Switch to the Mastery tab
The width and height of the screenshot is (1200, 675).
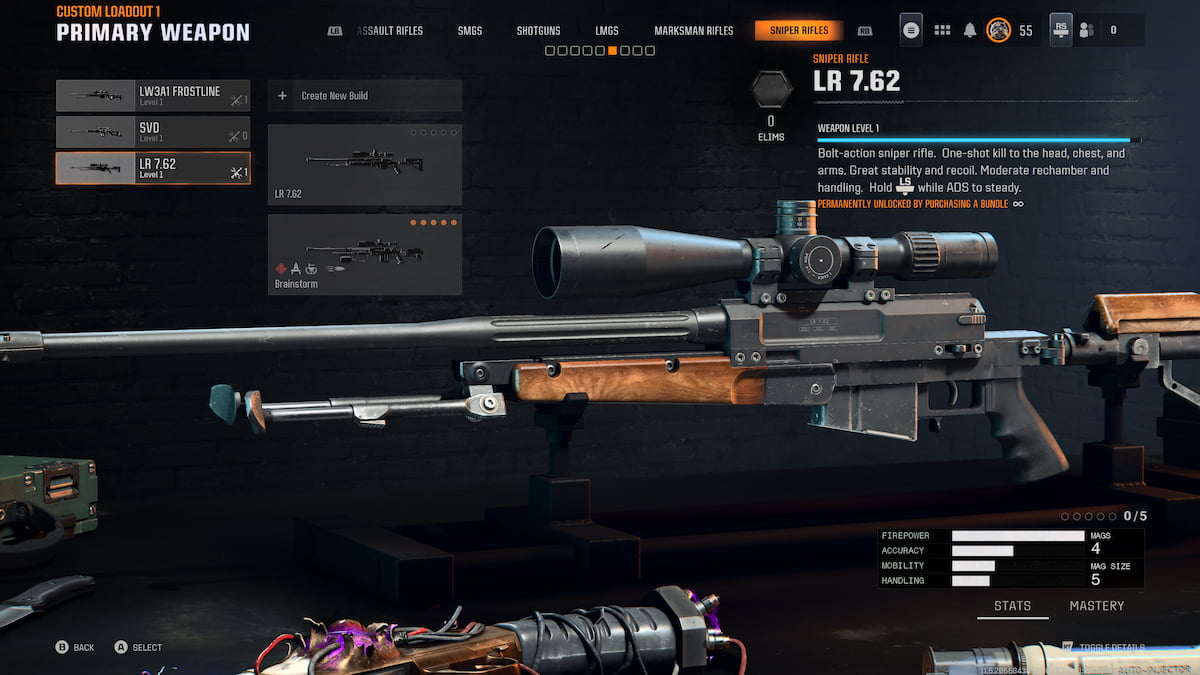1096,606
